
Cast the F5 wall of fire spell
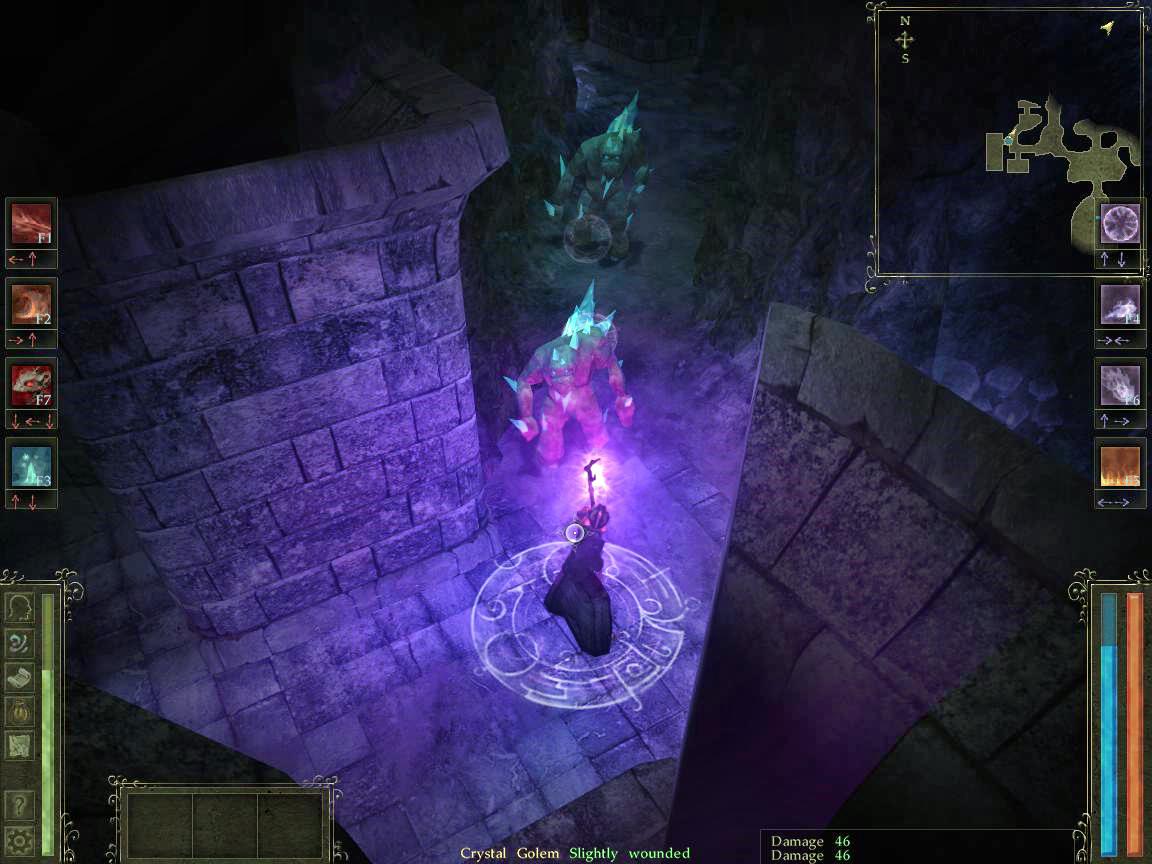click(1120, 463)
